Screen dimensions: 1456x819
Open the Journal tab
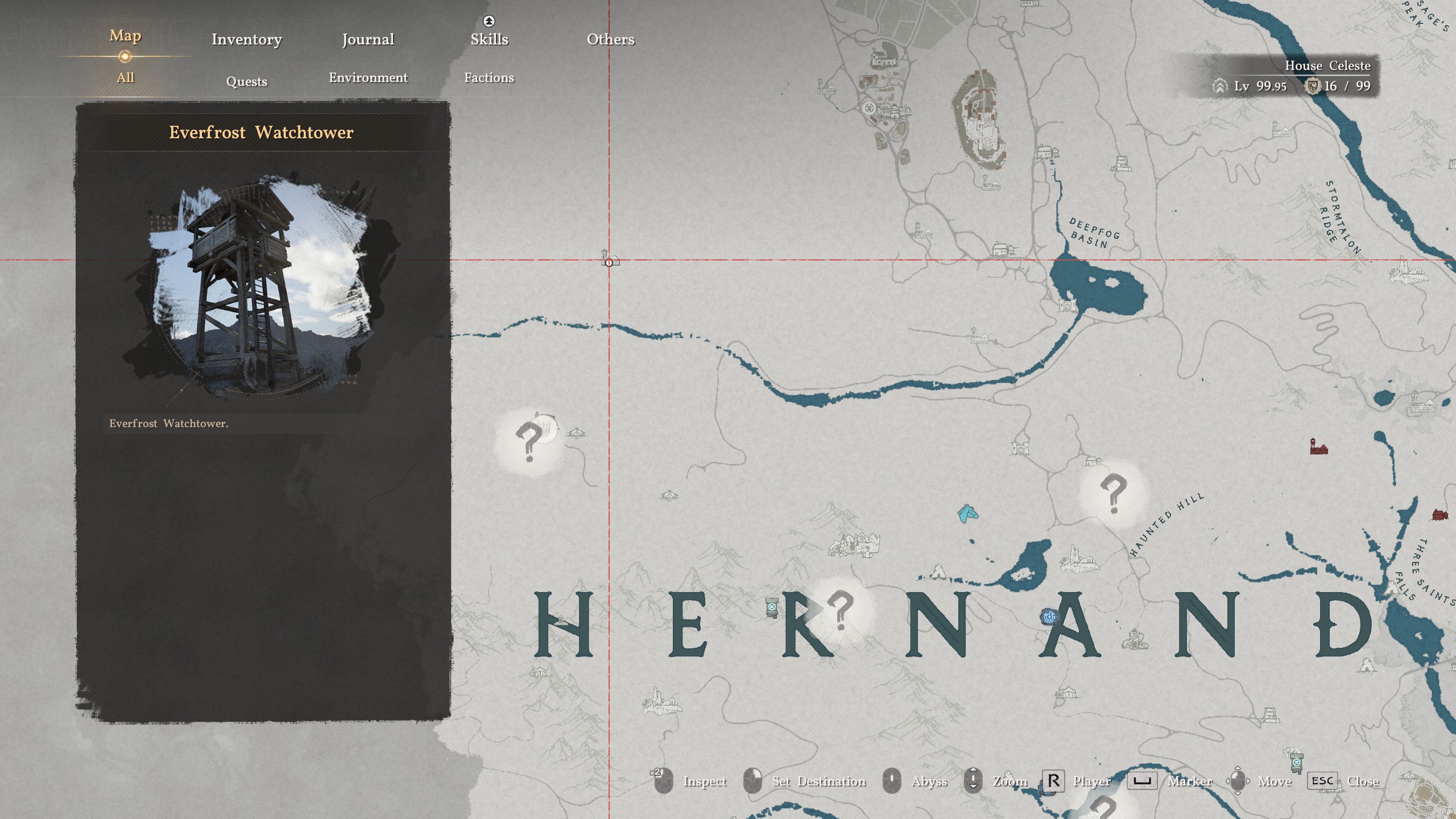point(368,39)
